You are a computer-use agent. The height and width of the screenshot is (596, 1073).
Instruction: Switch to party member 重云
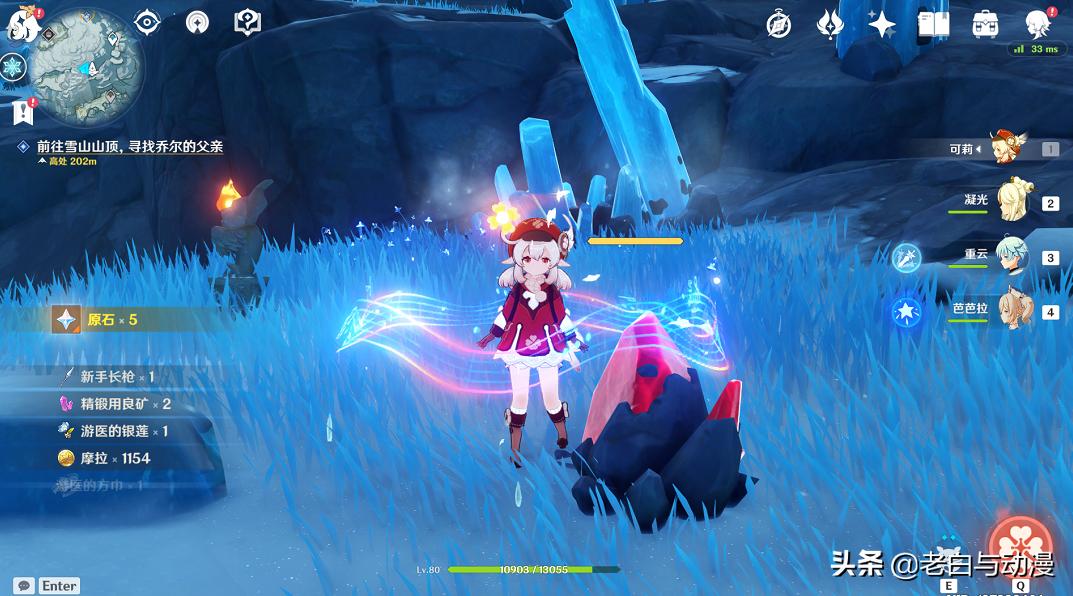(1015, 255)
